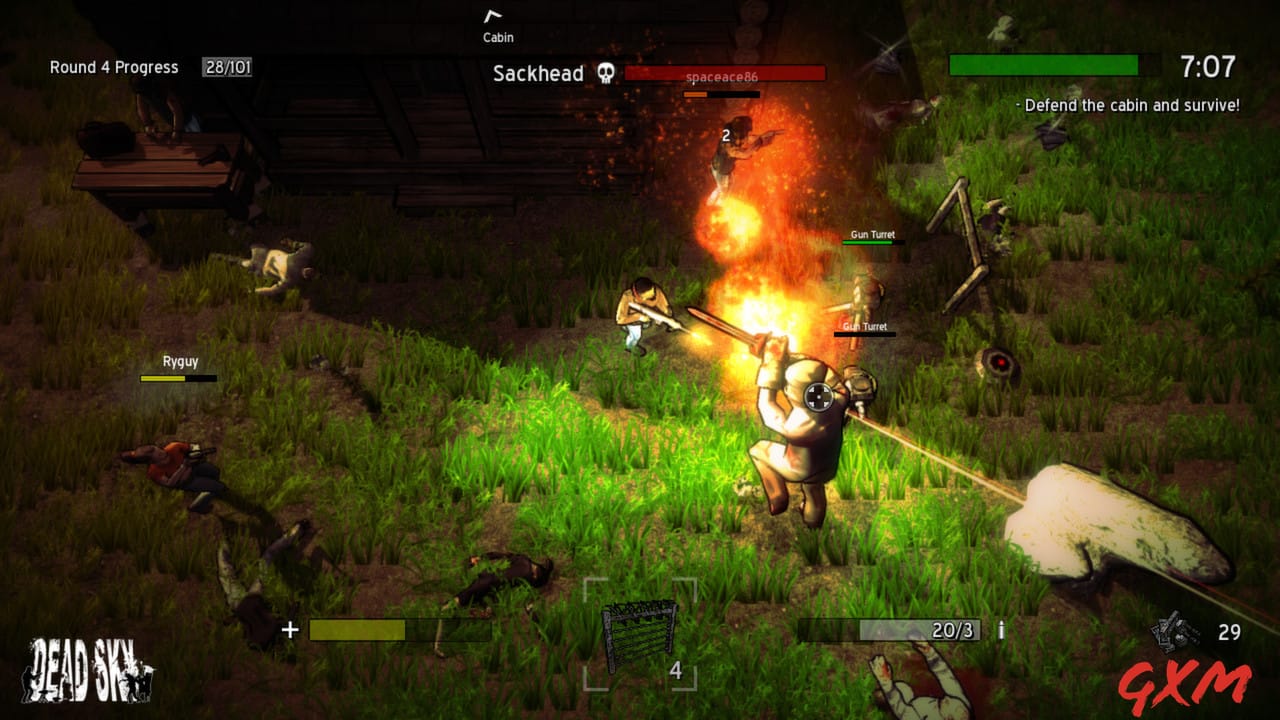This screenshot has width=1280, height=720.
Task: Click the Defend the cabin objective text
Action: pos(1129,104)
